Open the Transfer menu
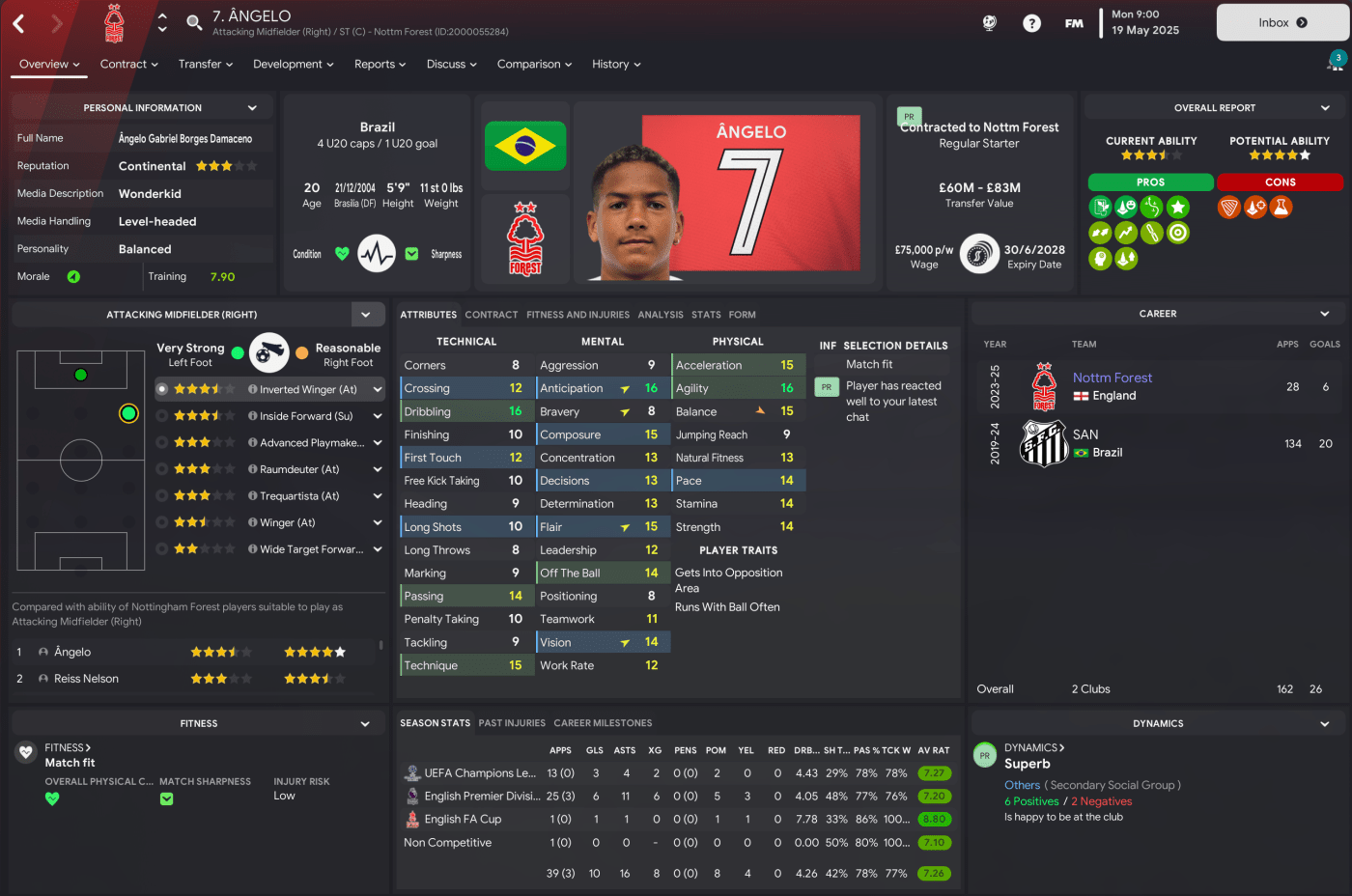The width and height of the screenshot is (1352, 896). pyautogui.click(x=205, y=64)
